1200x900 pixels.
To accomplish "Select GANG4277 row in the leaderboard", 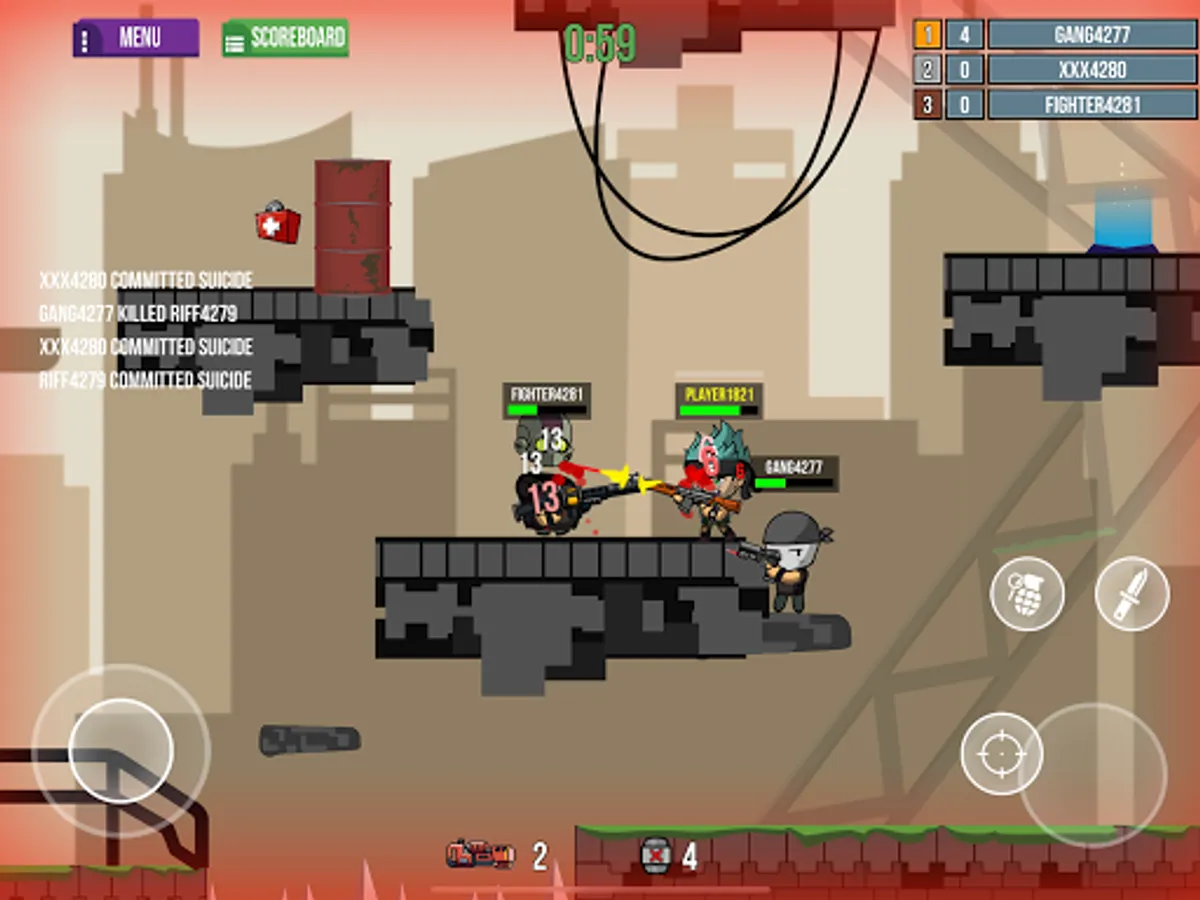I will point(1091,35).
